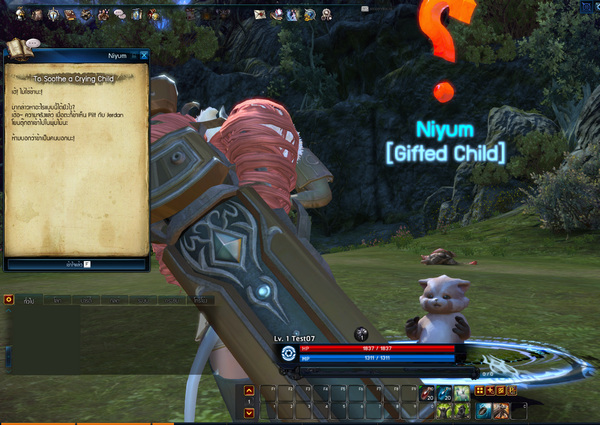Open the chat options gear icon

pyautogui.click(x=9, y=299)
